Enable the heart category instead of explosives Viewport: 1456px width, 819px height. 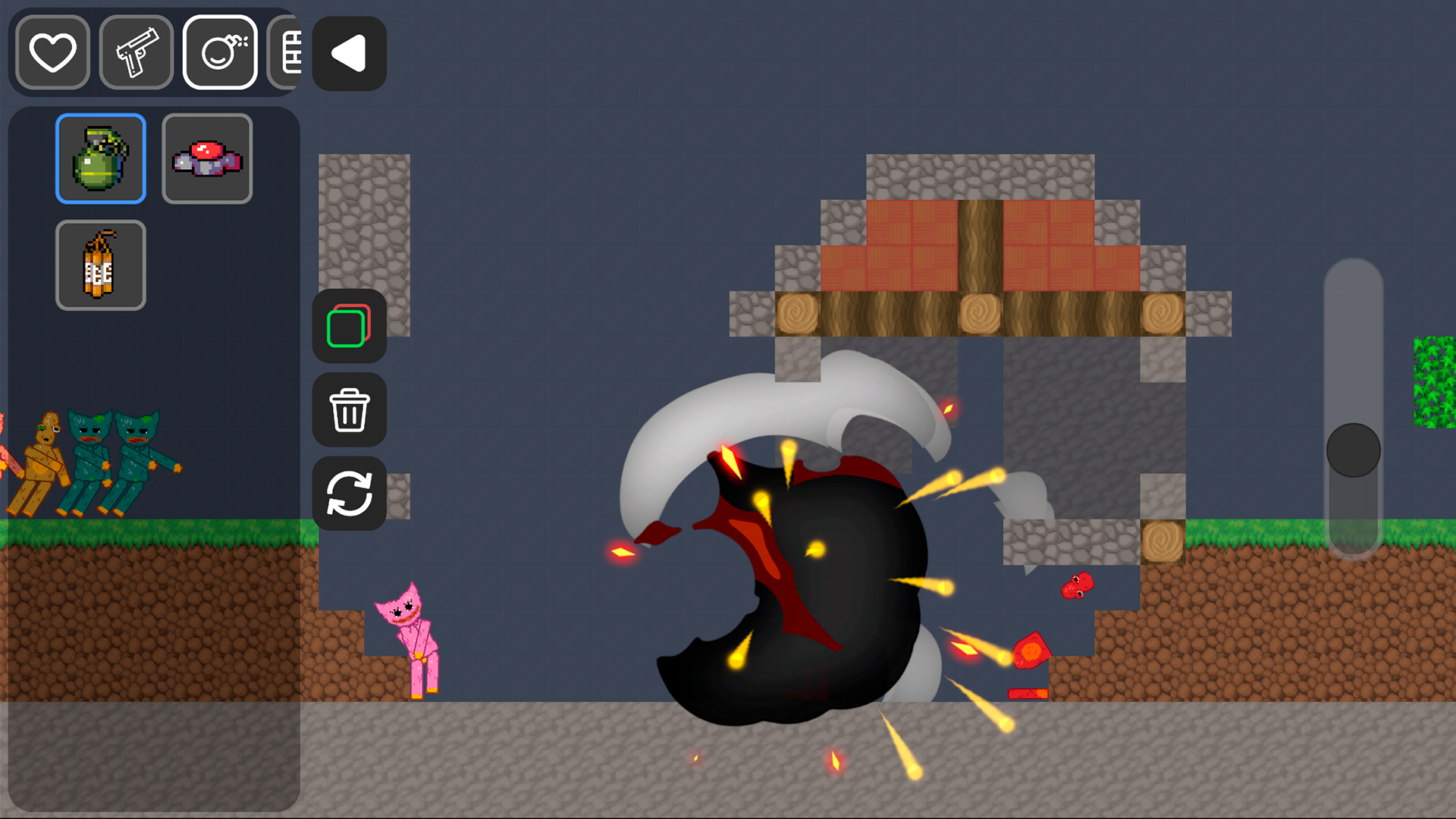pyautogui.click(x=51, y=53)
